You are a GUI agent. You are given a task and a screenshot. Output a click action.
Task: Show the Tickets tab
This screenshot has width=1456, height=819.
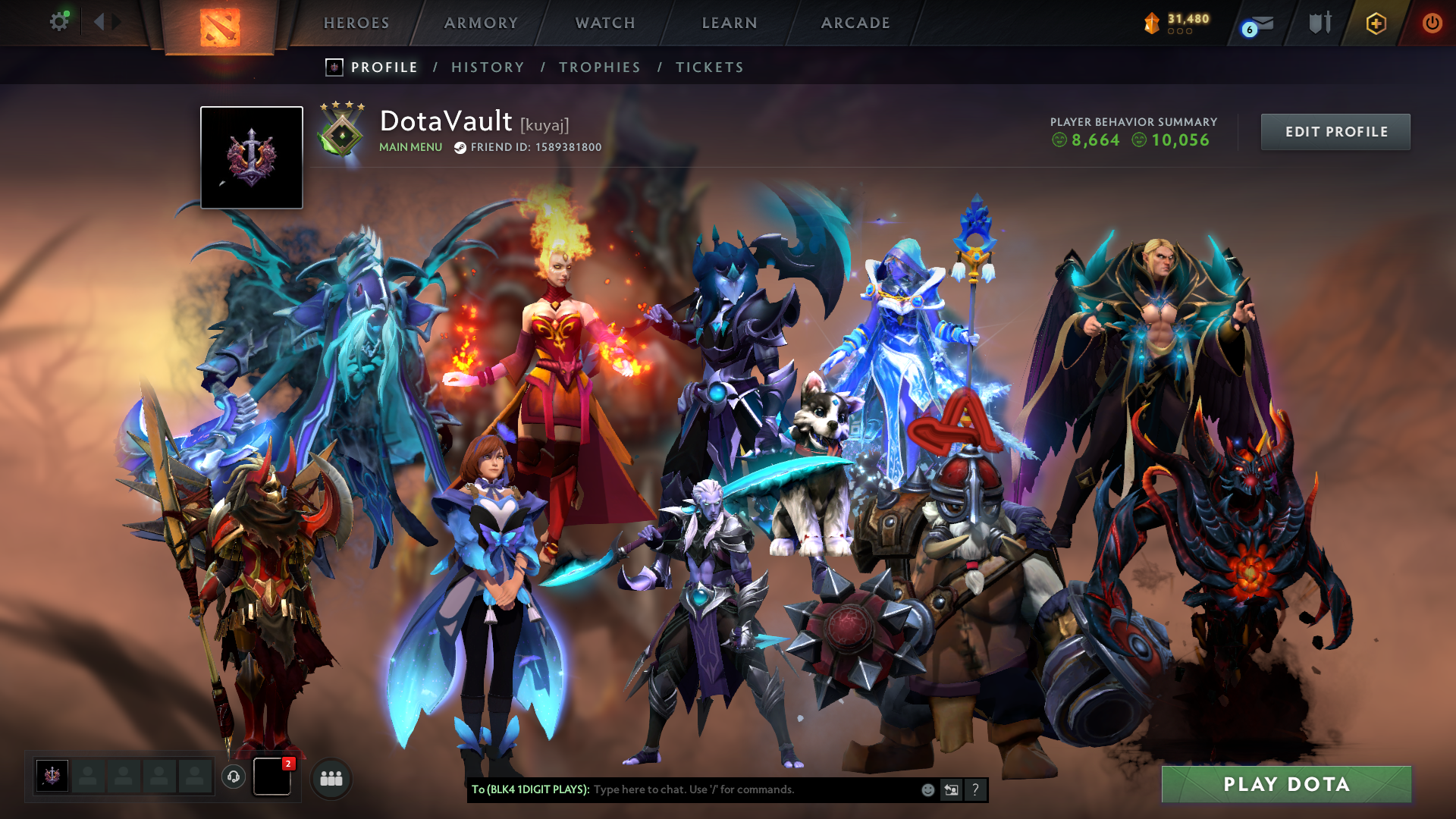click(710, 67)
